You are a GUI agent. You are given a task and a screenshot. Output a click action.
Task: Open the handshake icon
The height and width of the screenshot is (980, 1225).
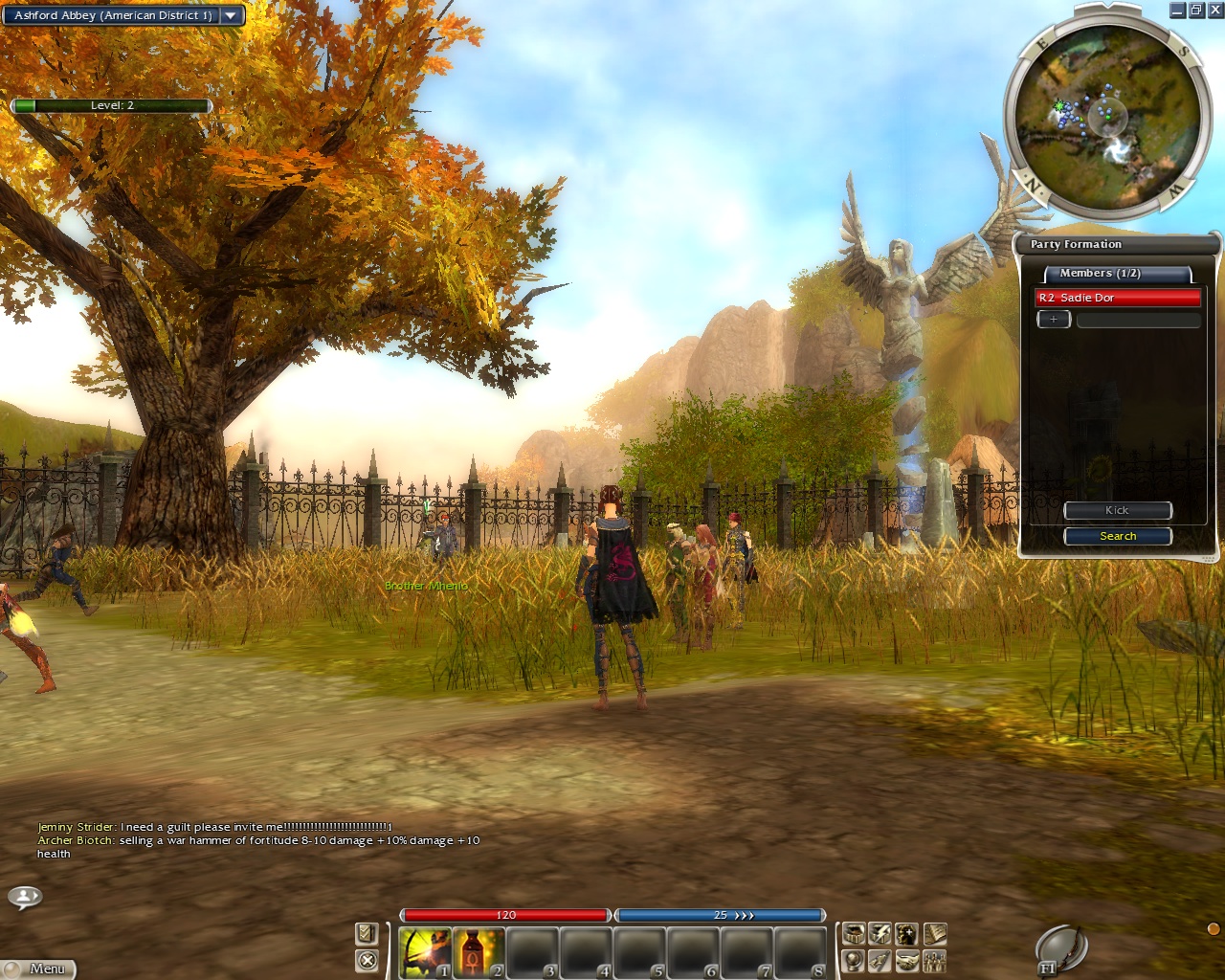click(x=907, y=960)
